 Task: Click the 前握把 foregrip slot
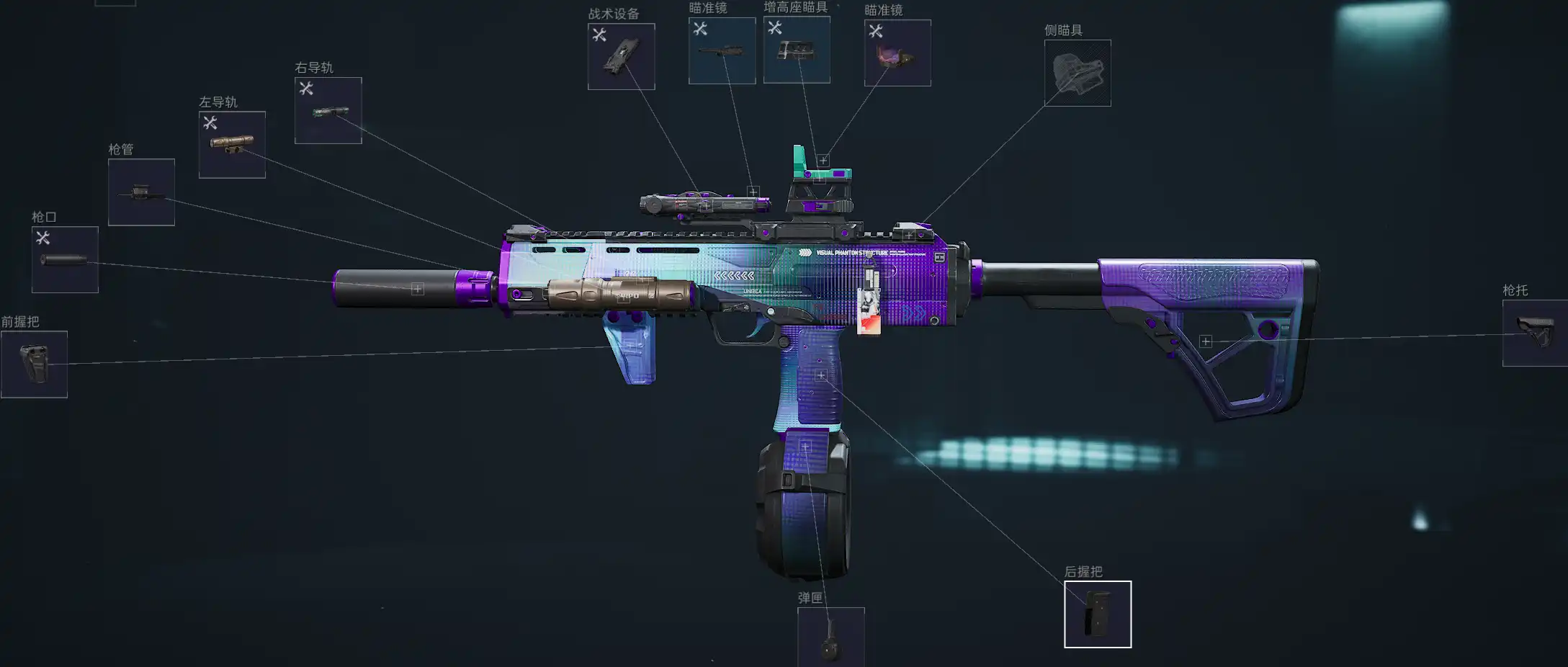(34, 364)
